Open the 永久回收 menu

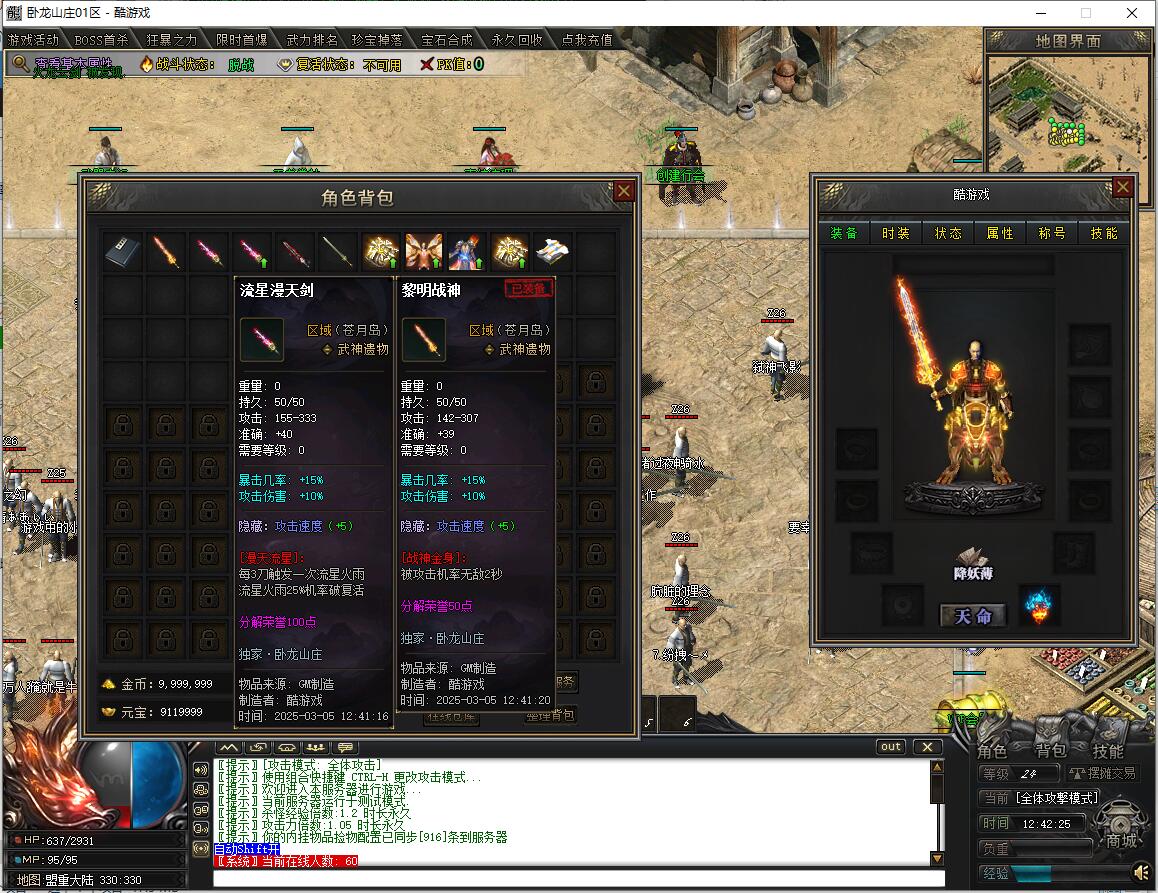[x=517, y=40]
